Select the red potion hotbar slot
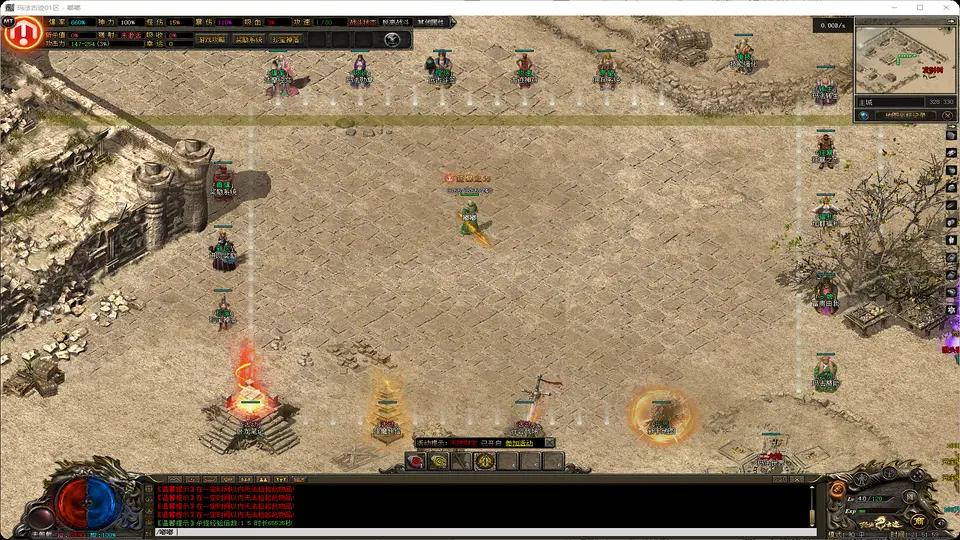 pos(414,461)
